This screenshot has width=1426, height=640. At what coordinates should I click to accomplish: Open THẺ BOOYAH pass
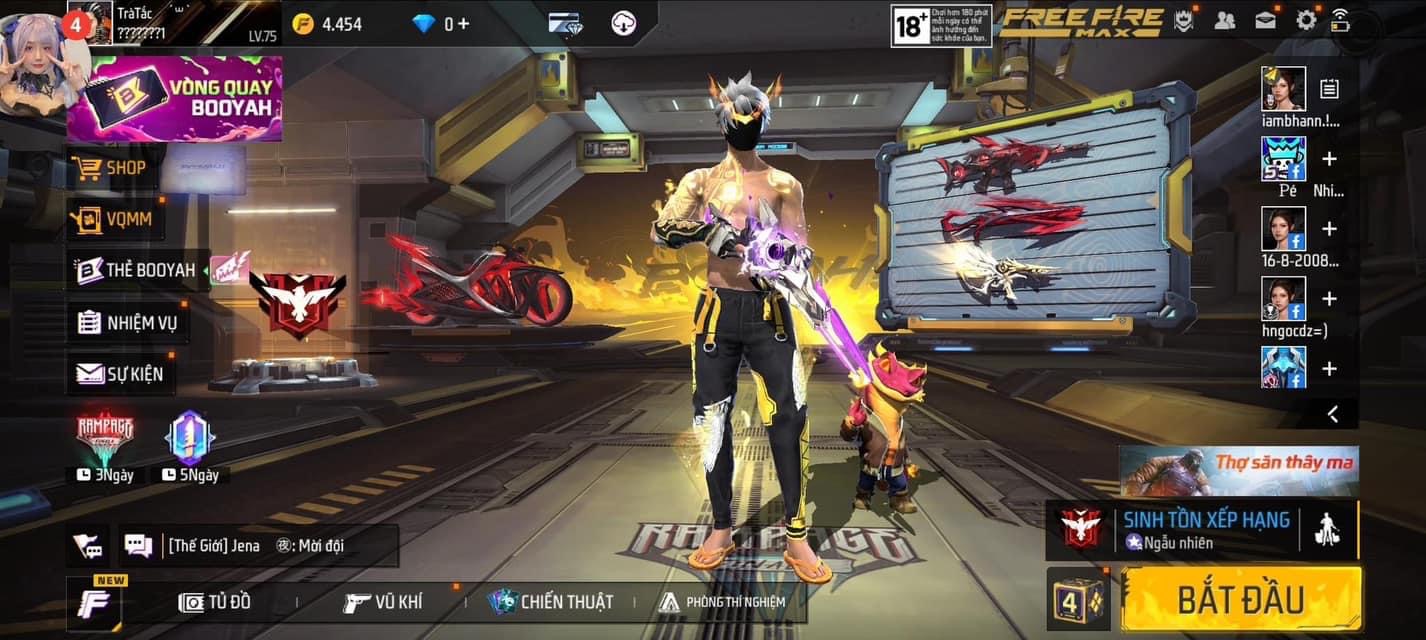point(137,270)
